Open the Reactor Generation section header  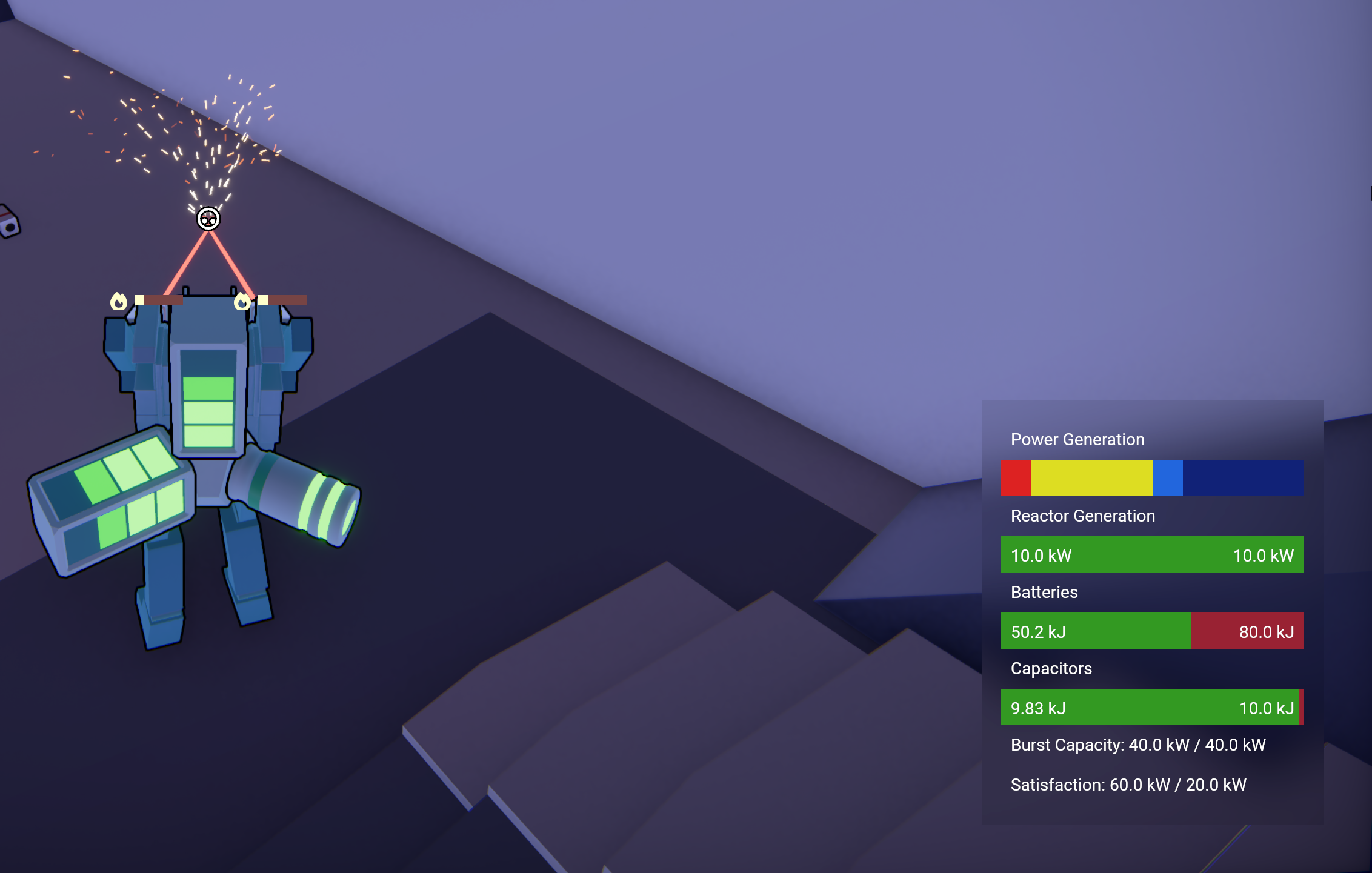[1082, 516]
